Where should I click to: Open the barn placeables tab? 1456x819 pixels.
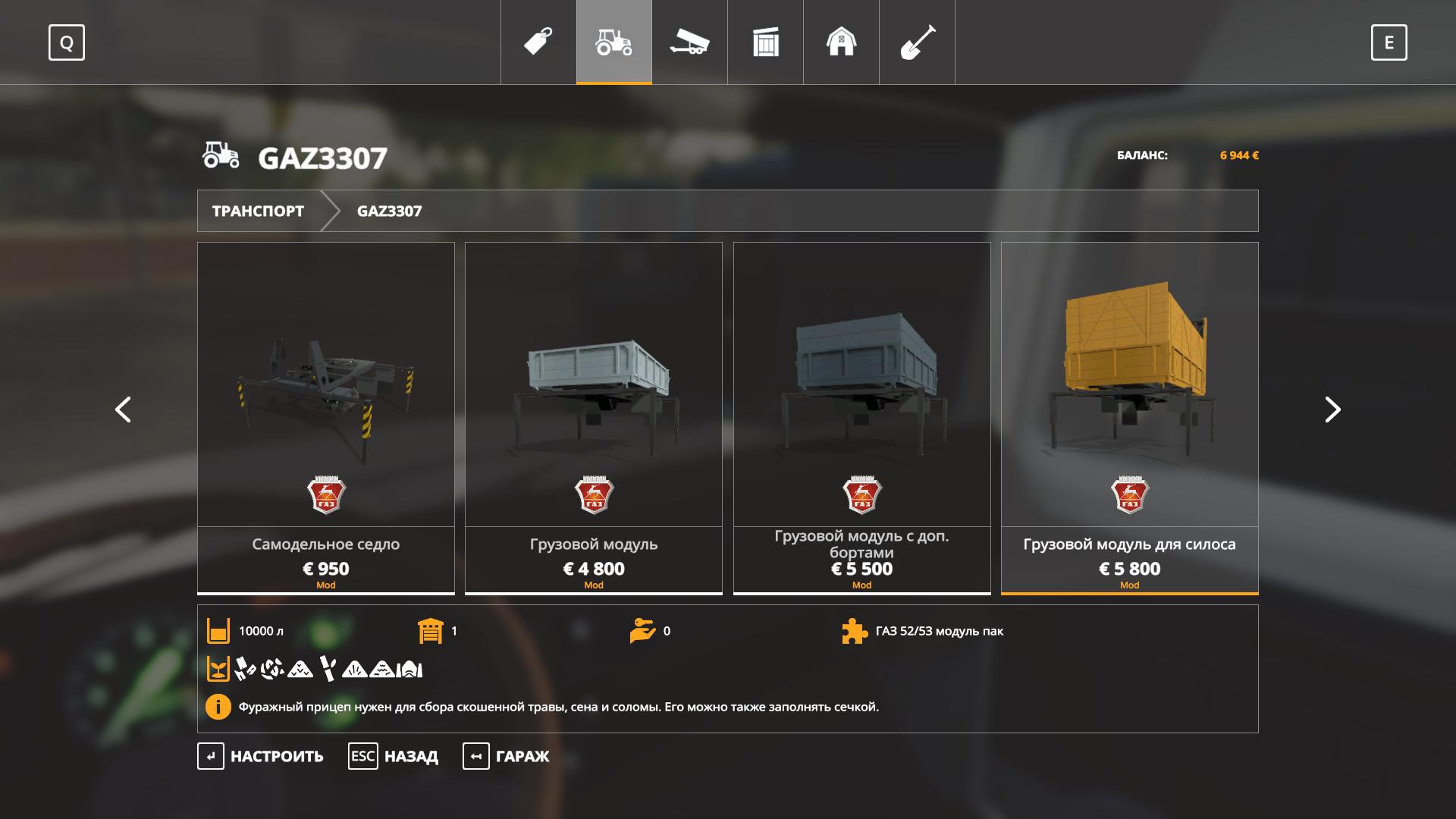[841, 42]
